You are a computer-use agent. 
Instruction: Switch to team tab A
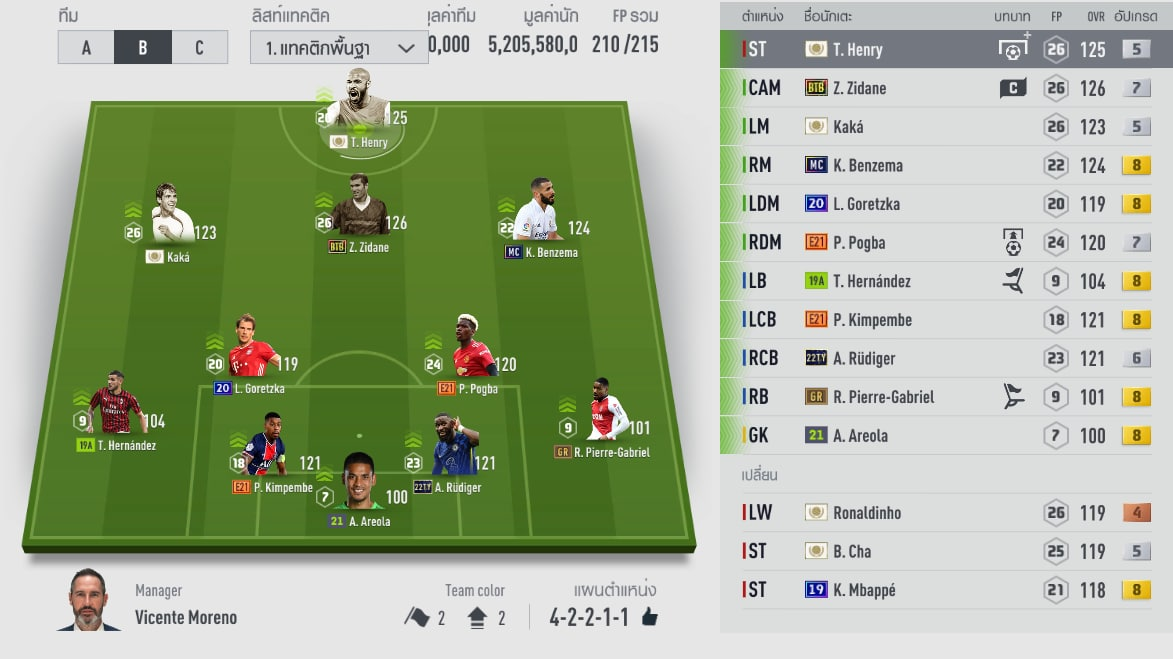click(86, 47)
